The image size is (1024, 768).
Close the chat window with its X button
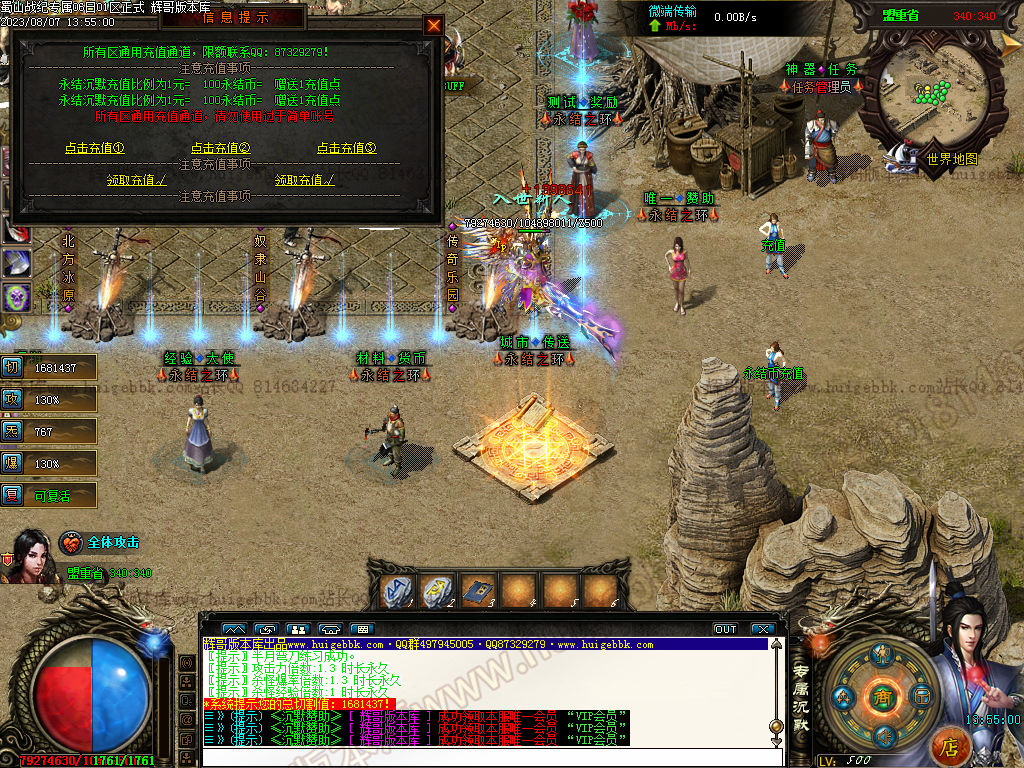763,629
